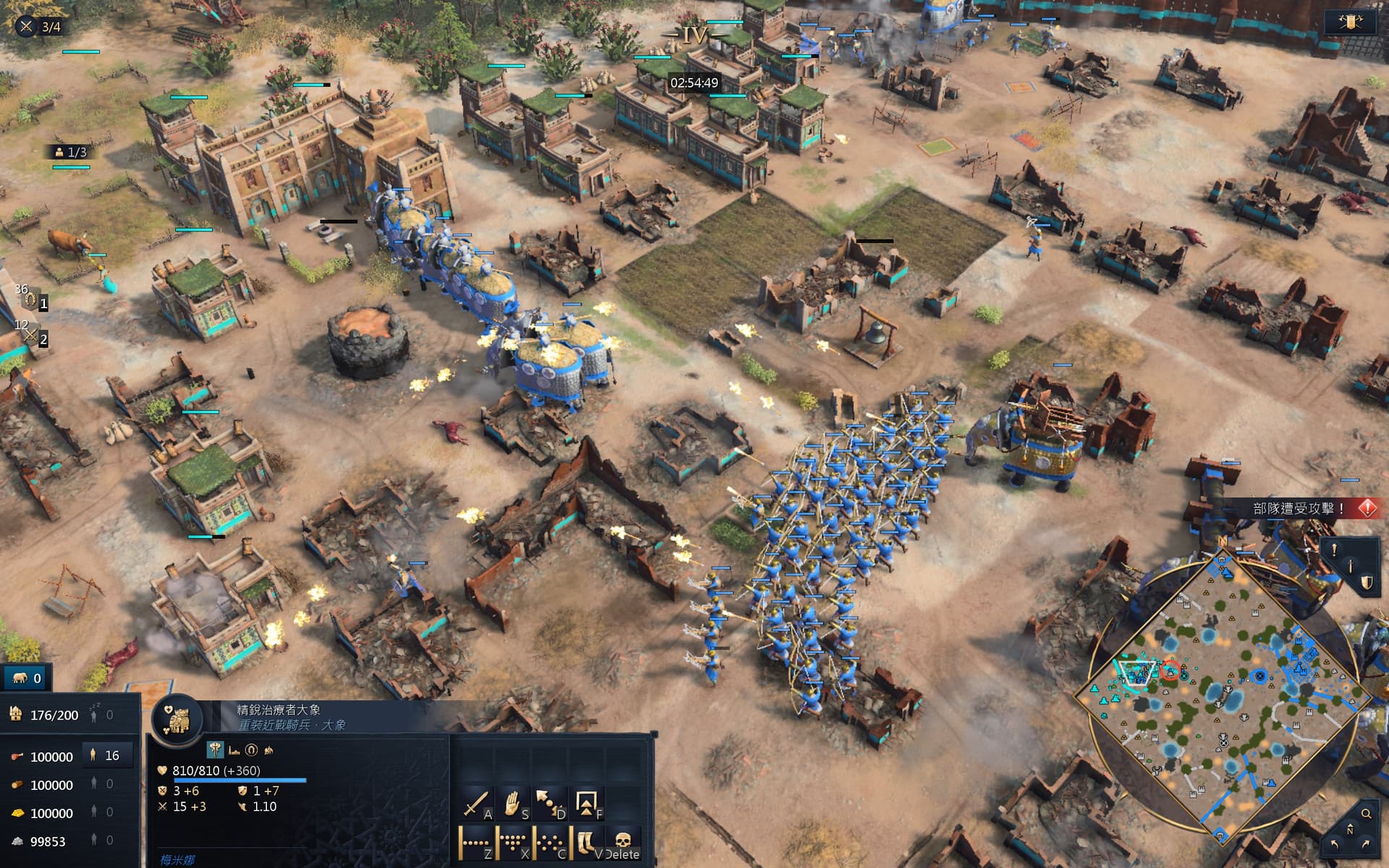The image size is (1389, 868).
Task: Reset camera with the north compass button
Action: pos(1350,830)
